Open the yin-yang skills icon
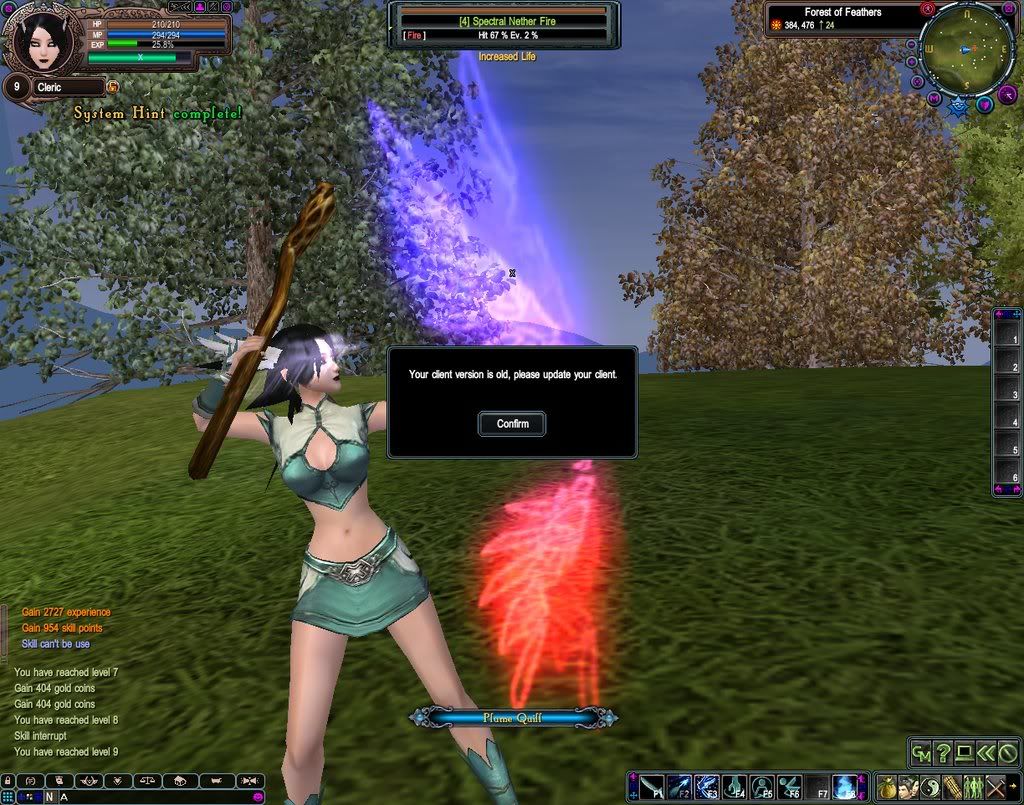The height and width of the screenshot is (805, 1024). click(x=930, y=787)
